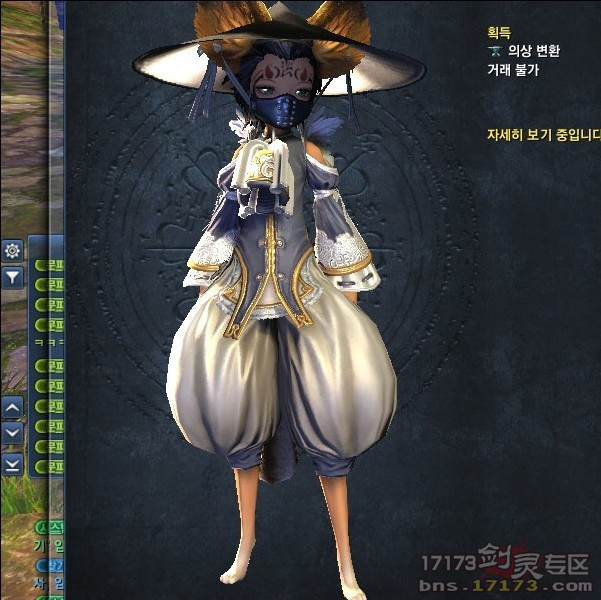Click the chat scroll-down arrow button
Viewport: 601px width, 600px height.
pos(12,433)
